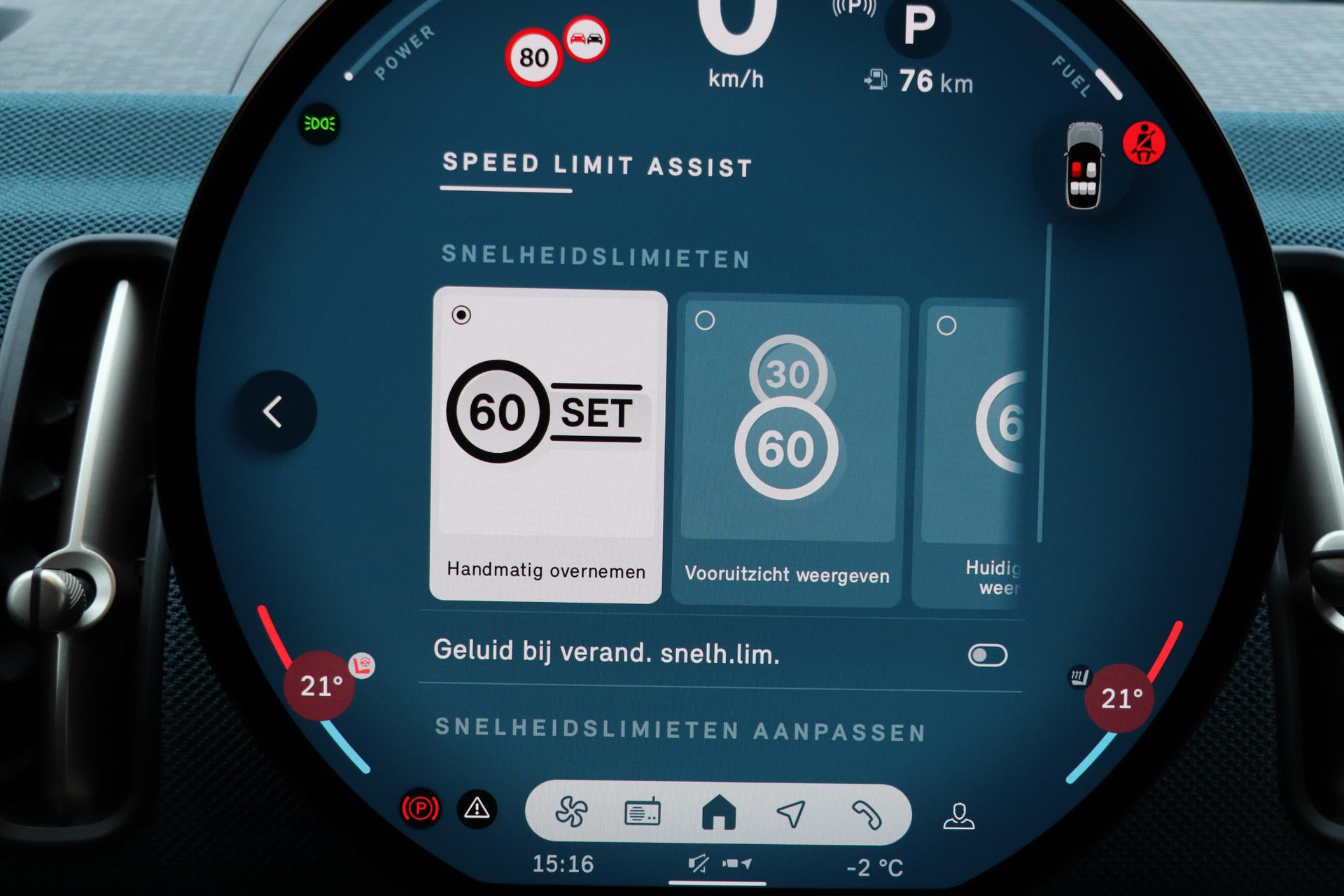Tap the red parking brake icon

pyautogui.click(x=420, y=809)
